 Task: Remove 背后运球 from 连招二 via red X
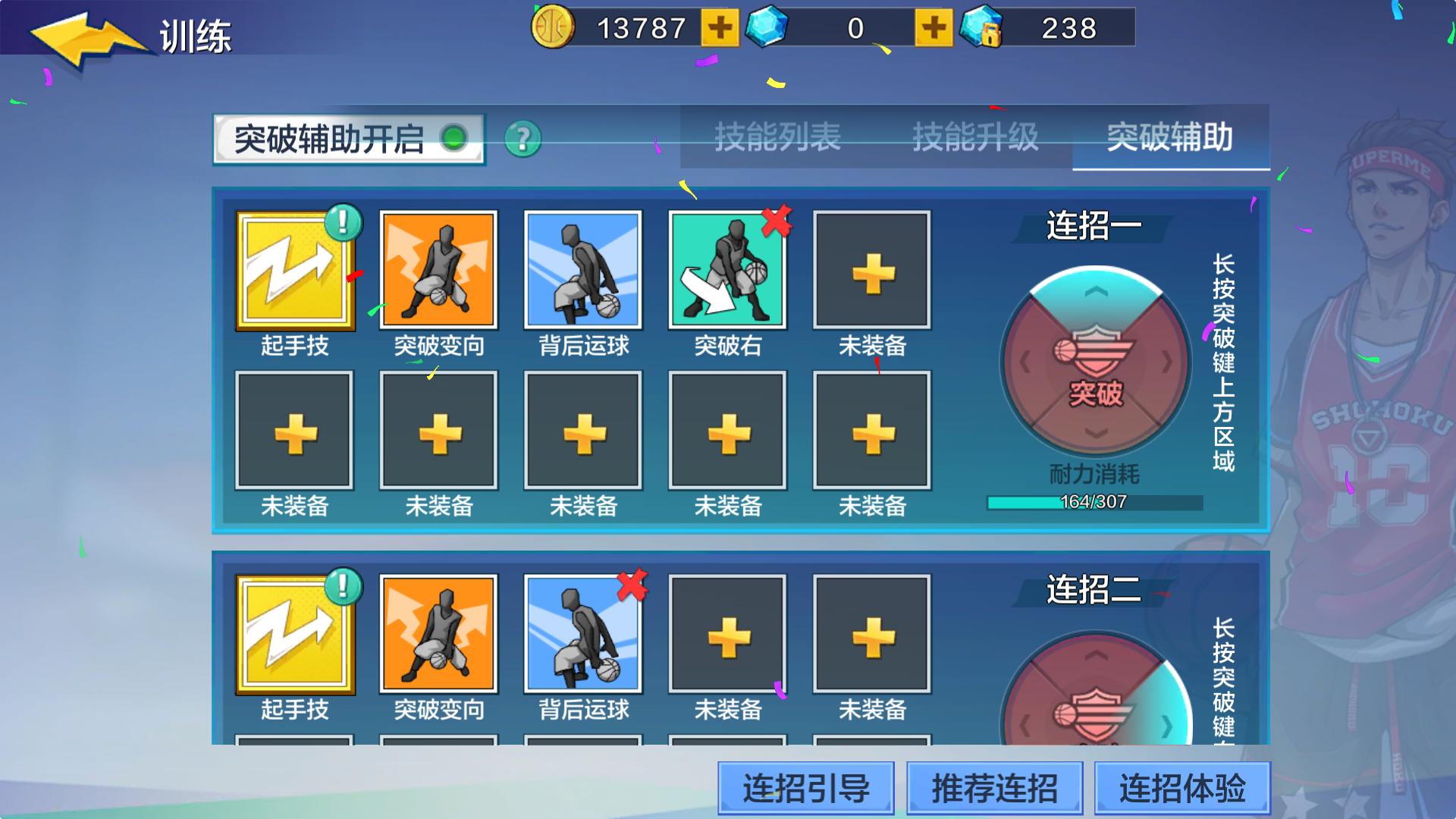coord(632,585)
